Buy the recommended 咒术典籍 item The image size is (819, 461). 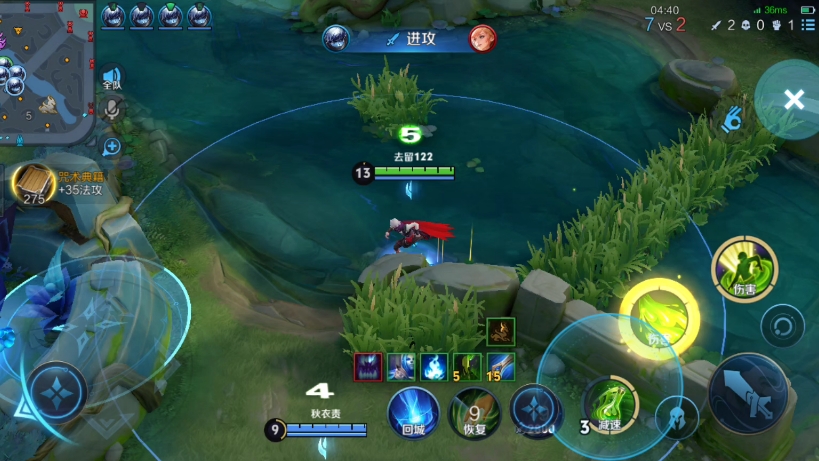[33, 184]
